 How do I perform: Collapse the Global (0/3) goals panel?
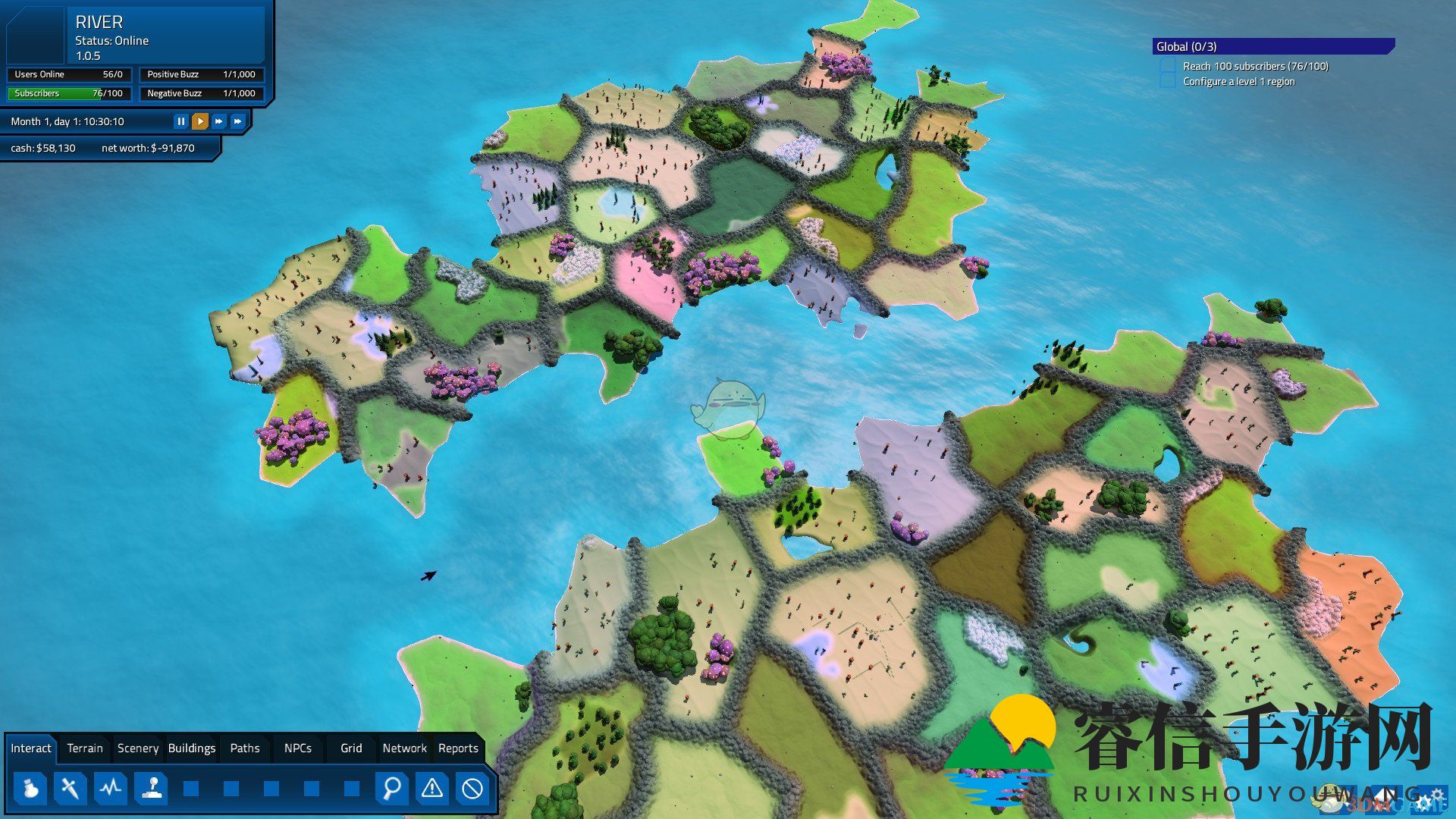point(1271,46)
